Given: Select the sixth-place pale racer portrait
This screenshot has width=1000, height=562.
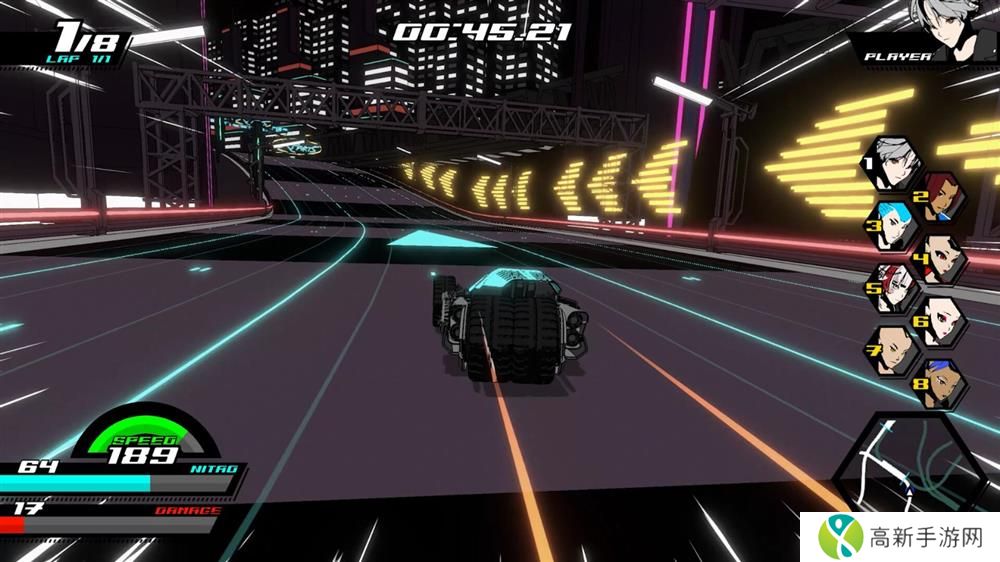Looking at the screenshot, I should (941, 320).
